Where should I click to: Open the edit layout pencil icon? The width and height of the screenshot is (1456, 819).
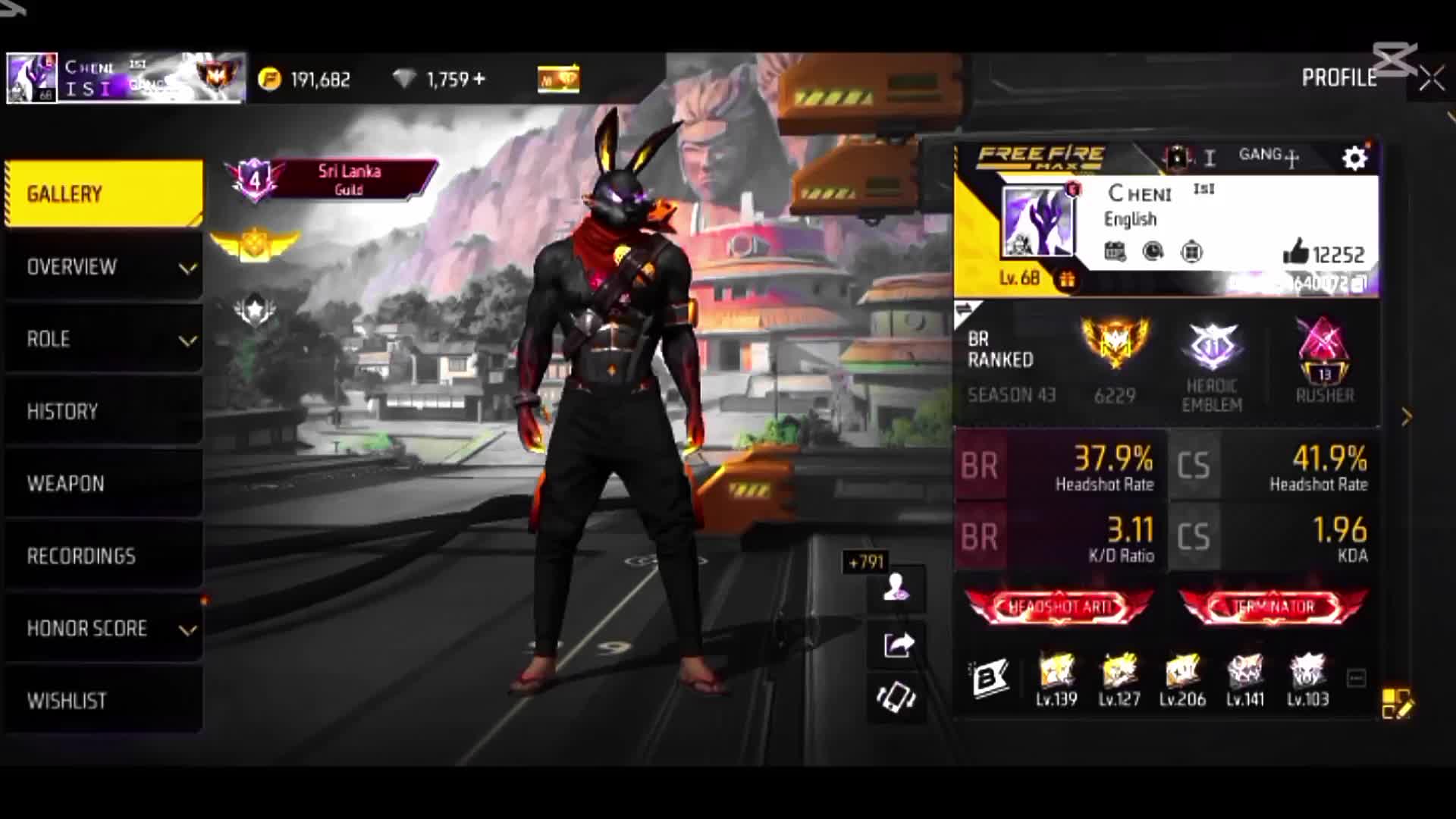pos(1396,703)
